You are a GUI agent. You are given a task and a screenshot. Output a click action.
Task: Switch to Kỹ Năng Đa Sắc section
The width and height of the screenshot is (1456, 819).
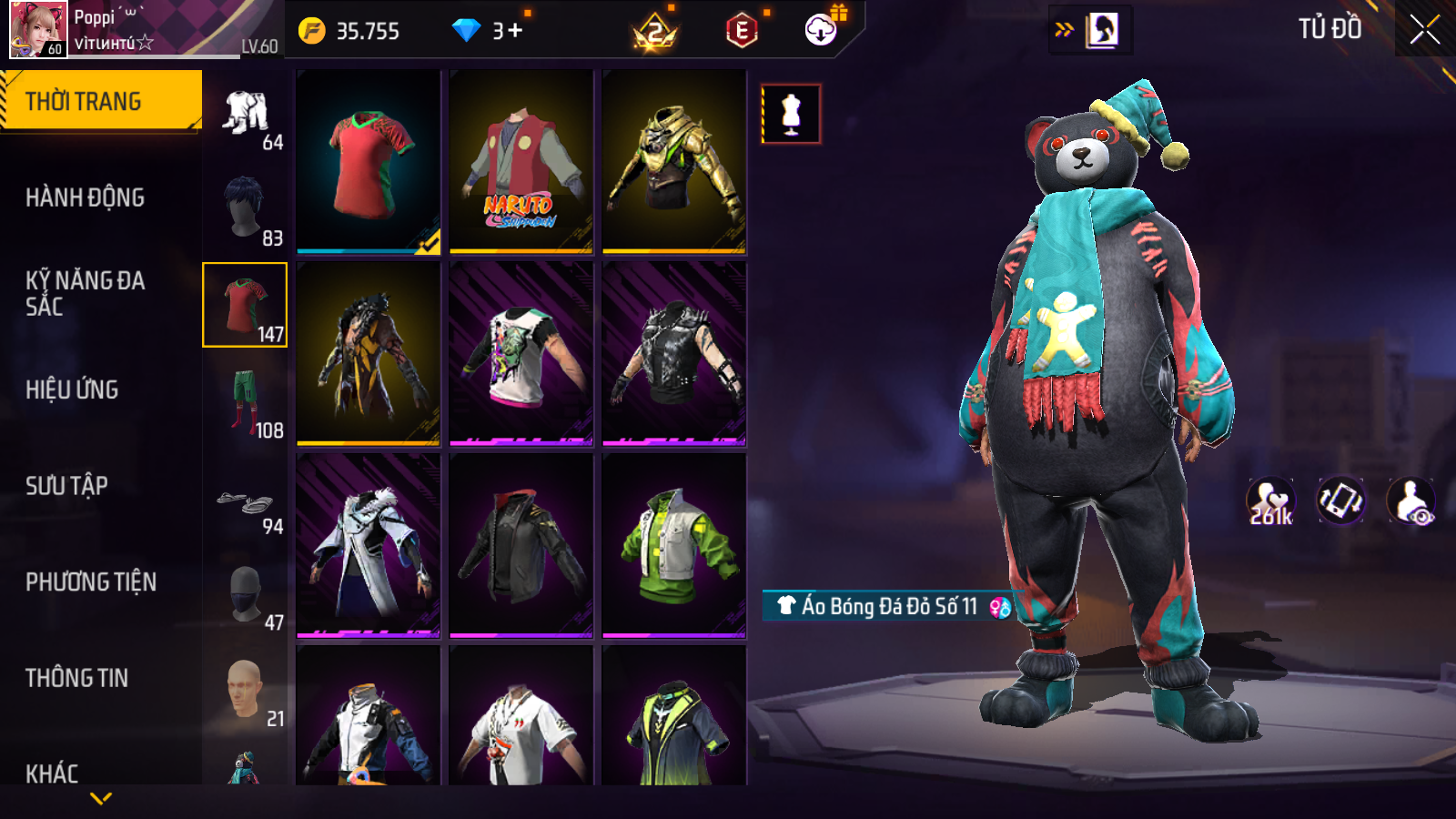(x=85, y=293)
